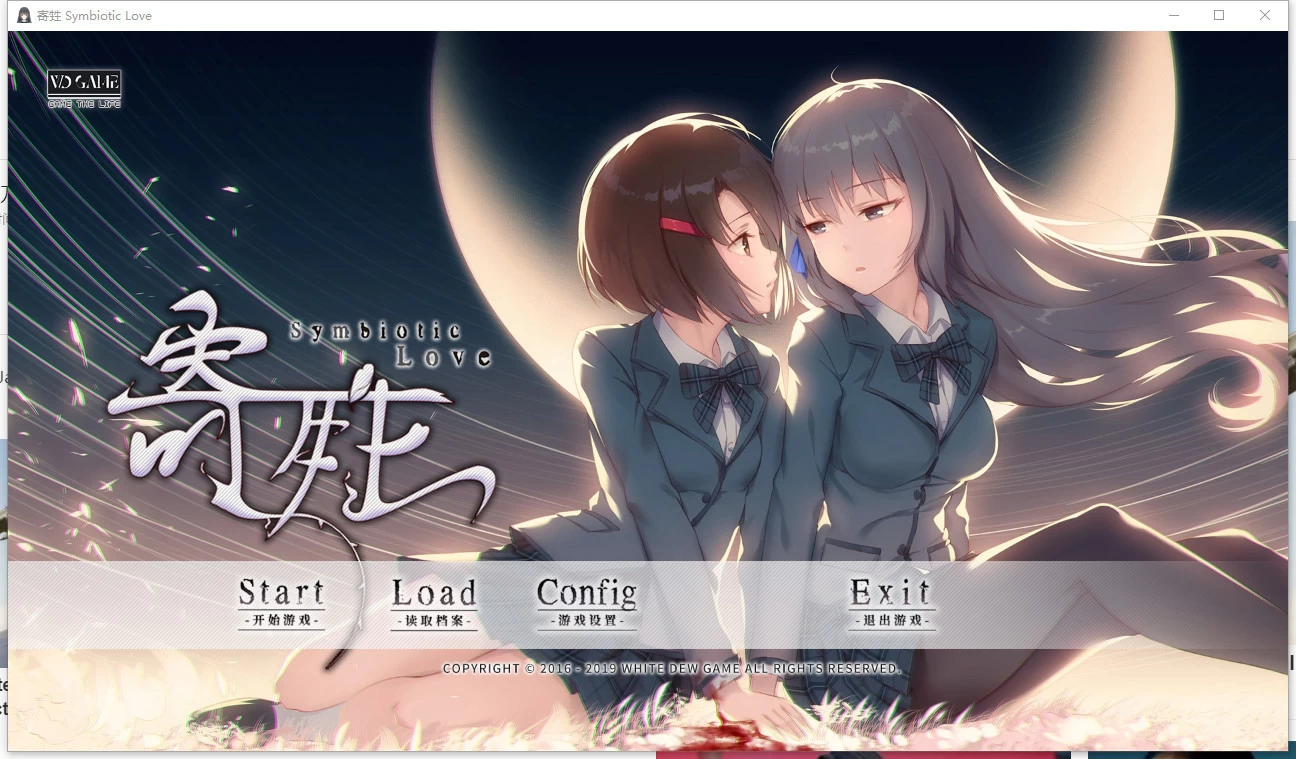Select the 读取档案 Chinese label under Load
This screenshot has width=1296, height=759.
tap(434, 621)
